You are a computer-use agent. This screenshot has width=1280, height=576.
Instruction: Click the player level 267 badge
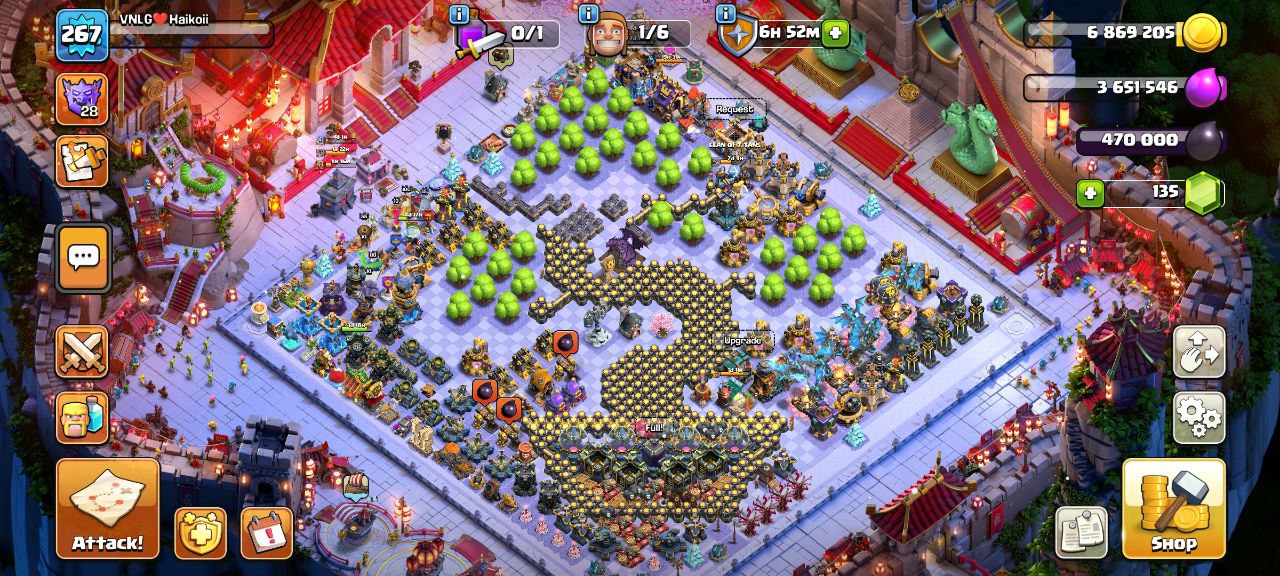pyautogui.click(x=81, y=35)
